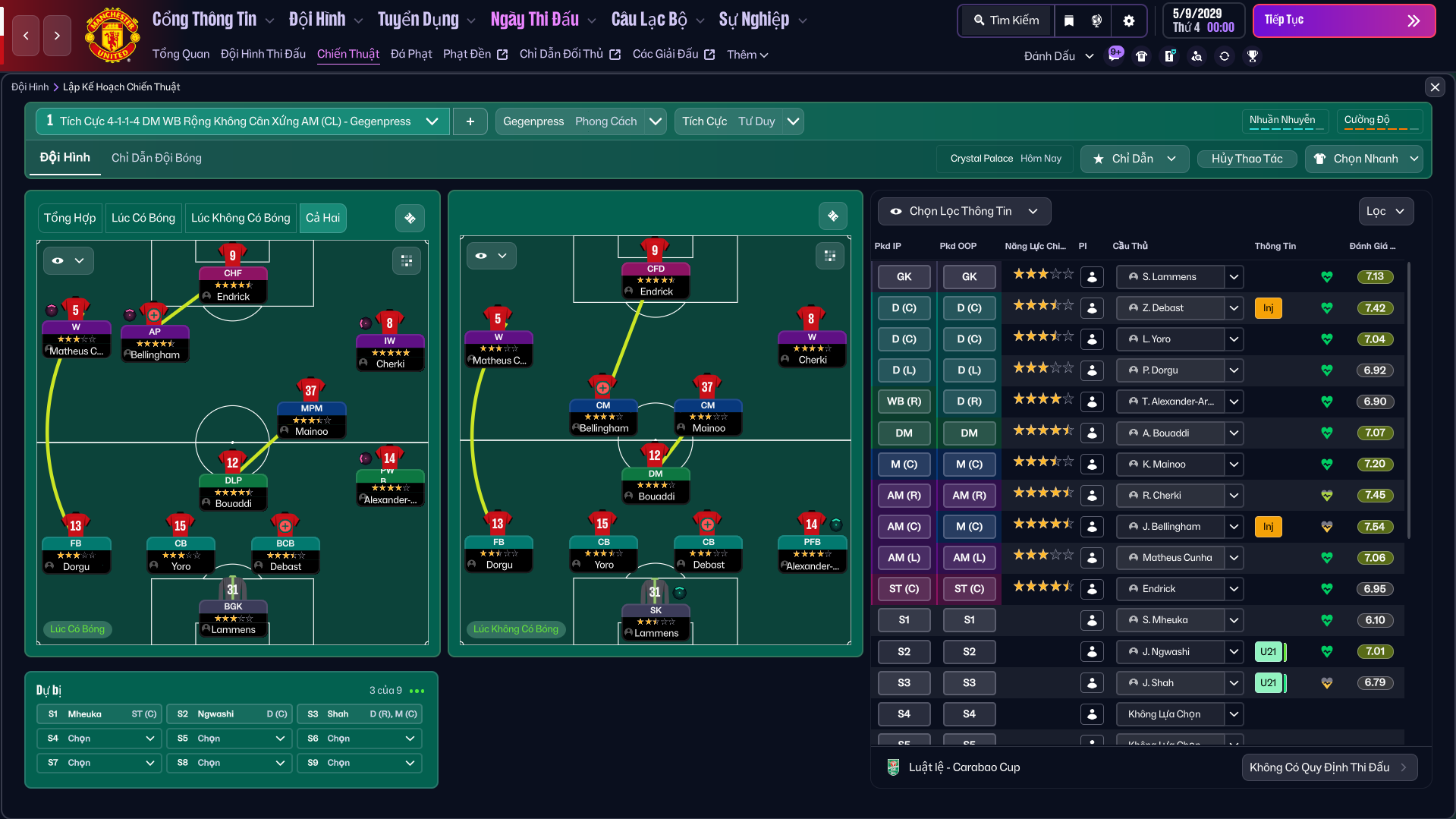Expand the S. Lammens player dropdown
The height and width of the screenshot is (819, 1456).
1234,276
